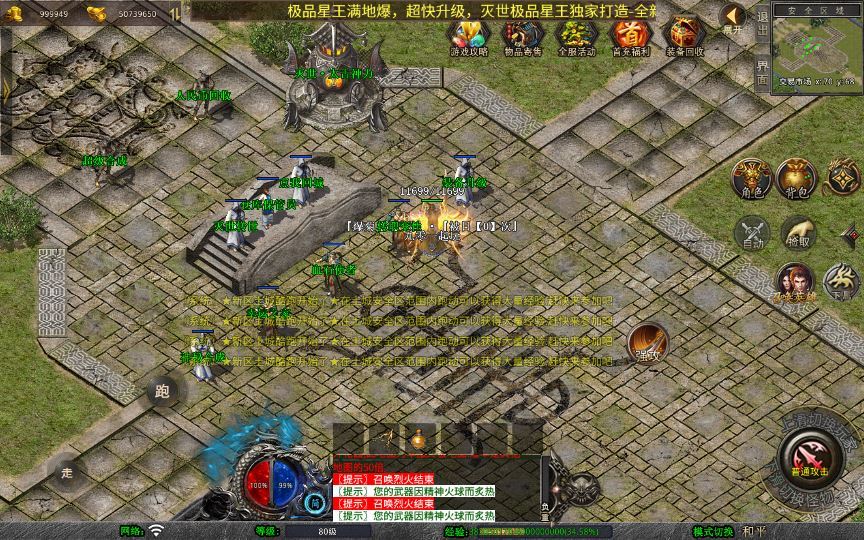Viewport: 864px width, 540px height.
Task: Click the 模式切换 mode switch button
Action: [713, 531]
